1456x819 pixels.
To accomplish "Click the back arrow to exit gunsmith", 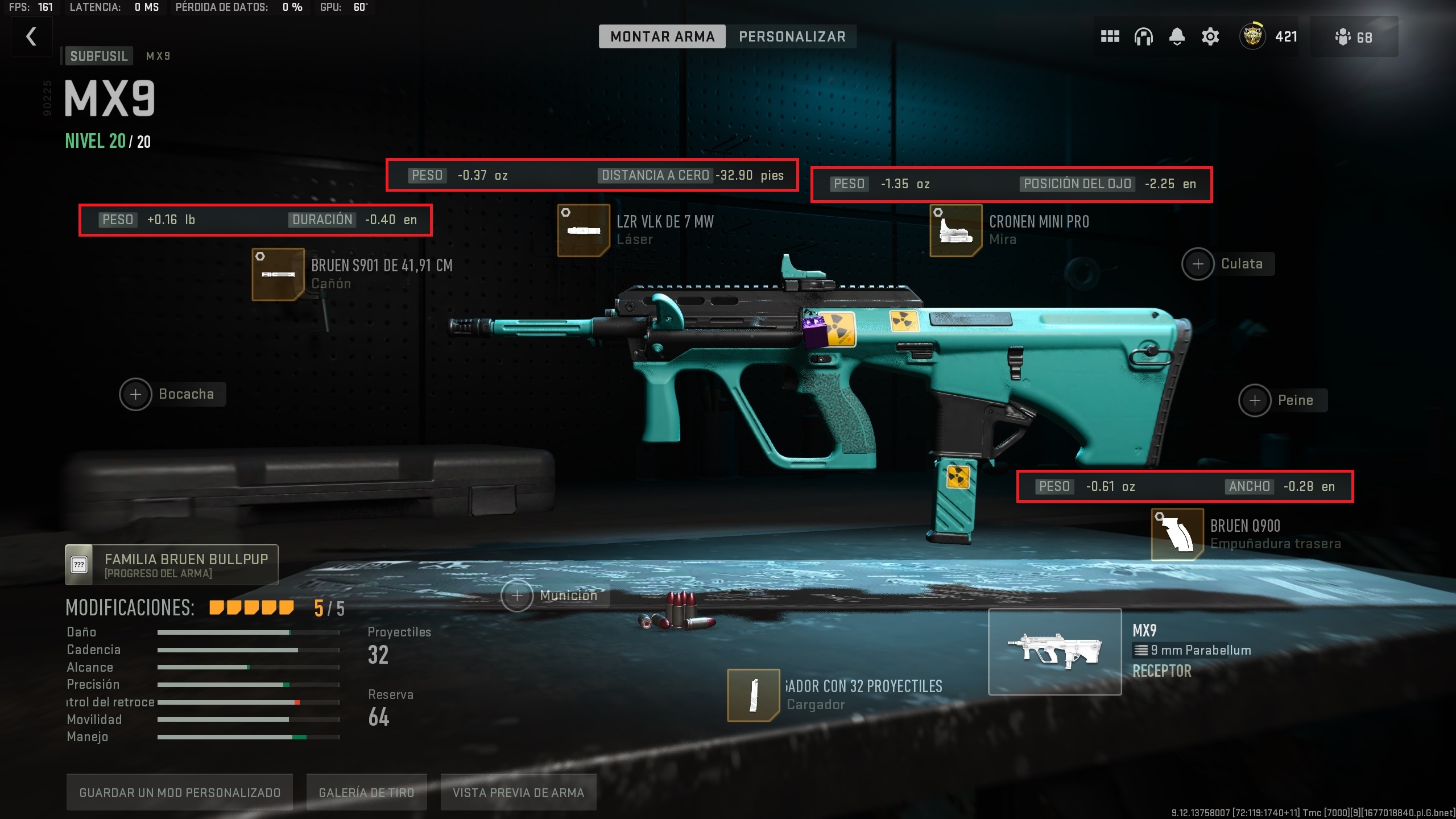I will coord(31,36).
